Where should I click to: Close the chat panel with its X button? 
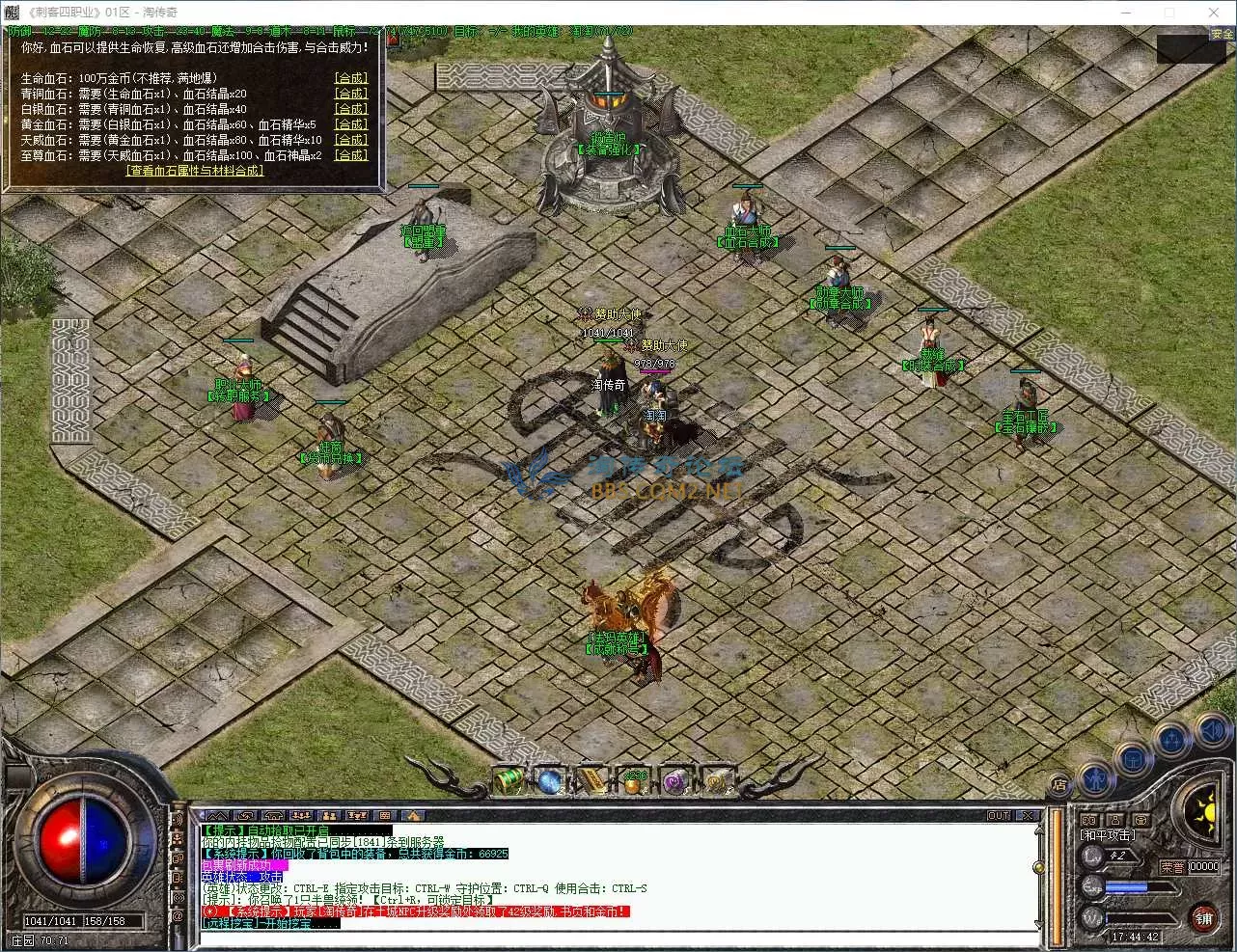click(x=1027, y=816)
